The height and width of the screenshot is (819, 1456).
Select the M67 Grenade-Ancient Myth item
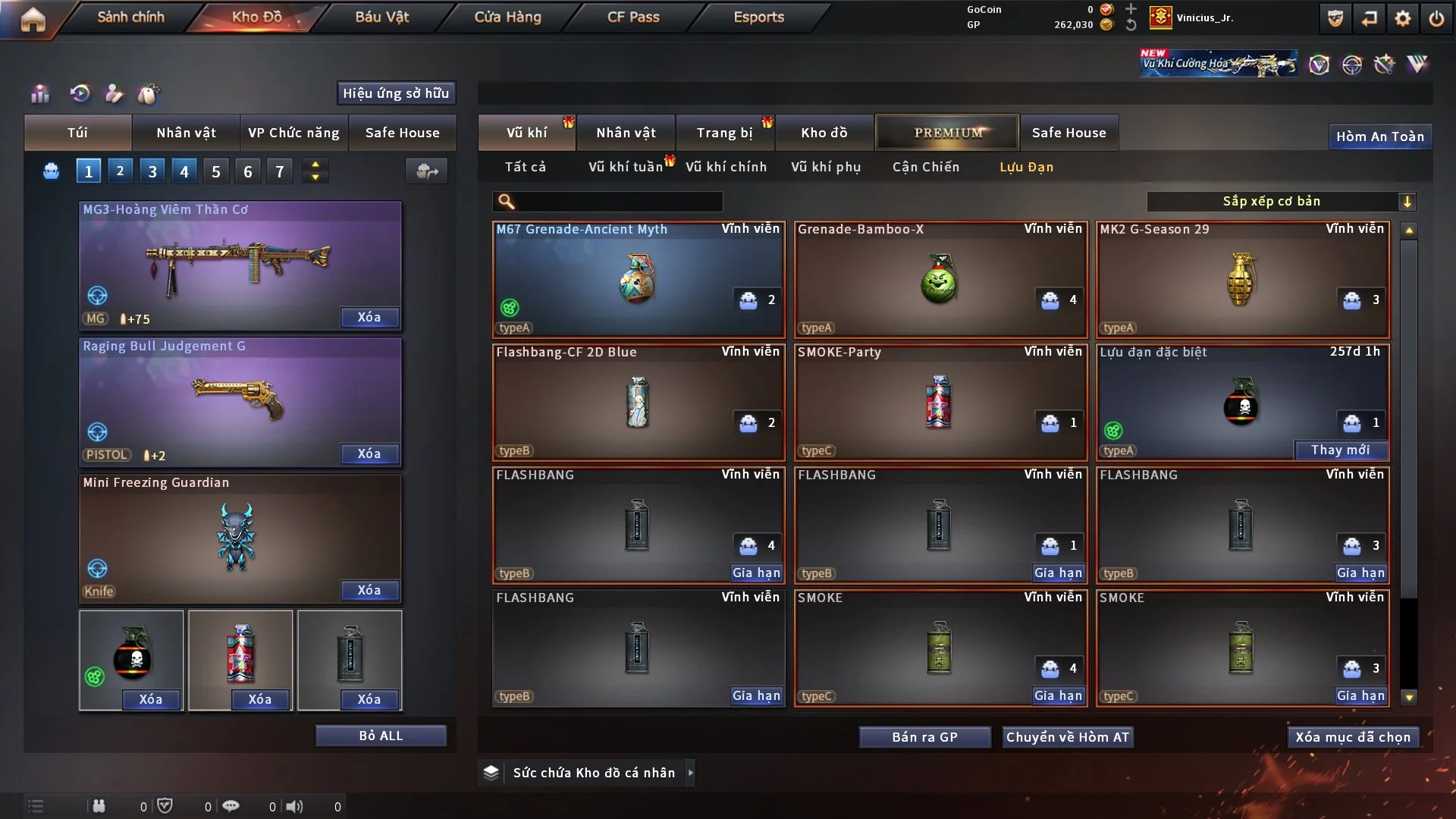[x=638, y=279]
